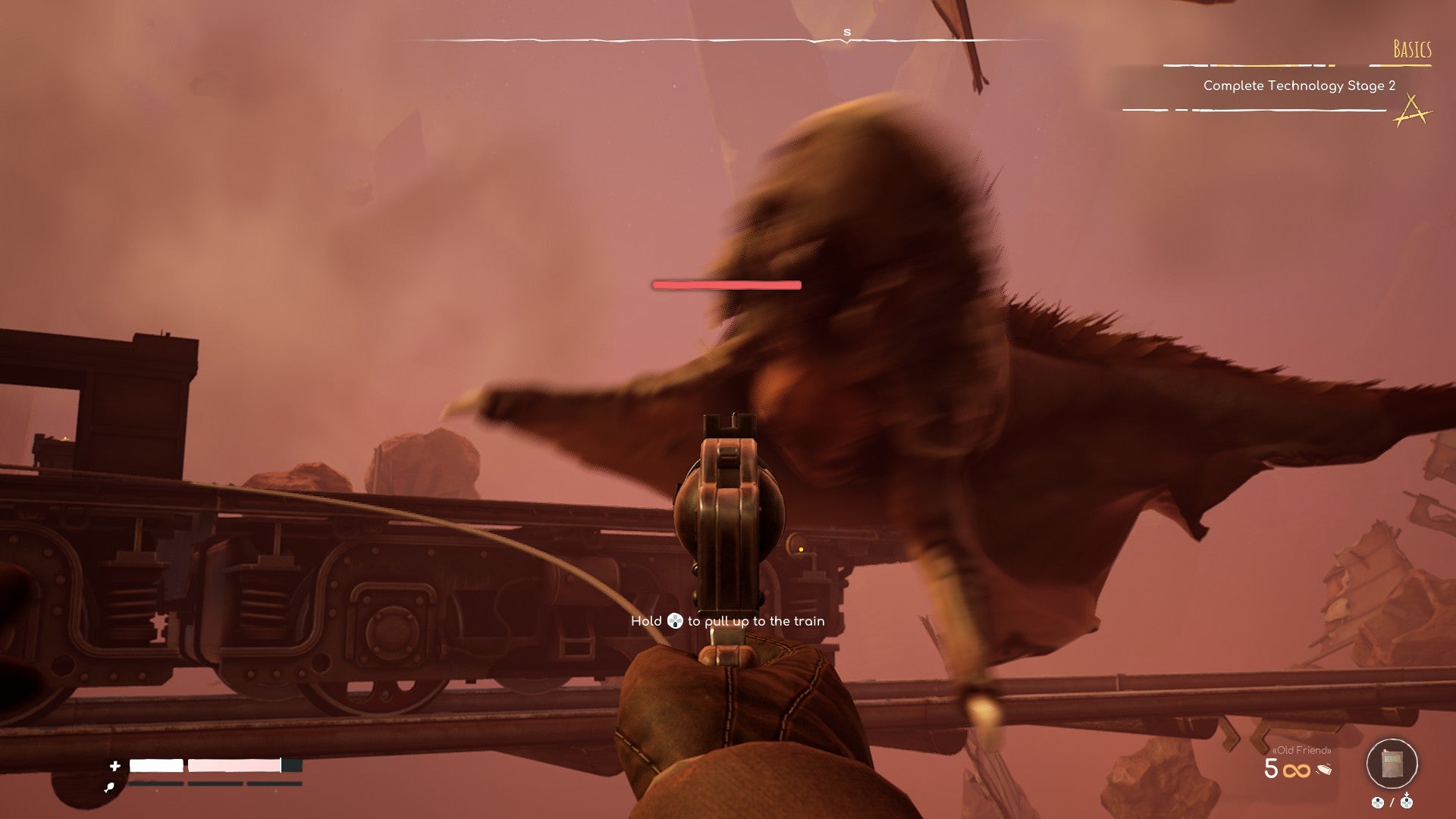The width and height of the screenshot is (1456, 819).
Task: Click the health cross icon
Action: [x=115, y=766]
